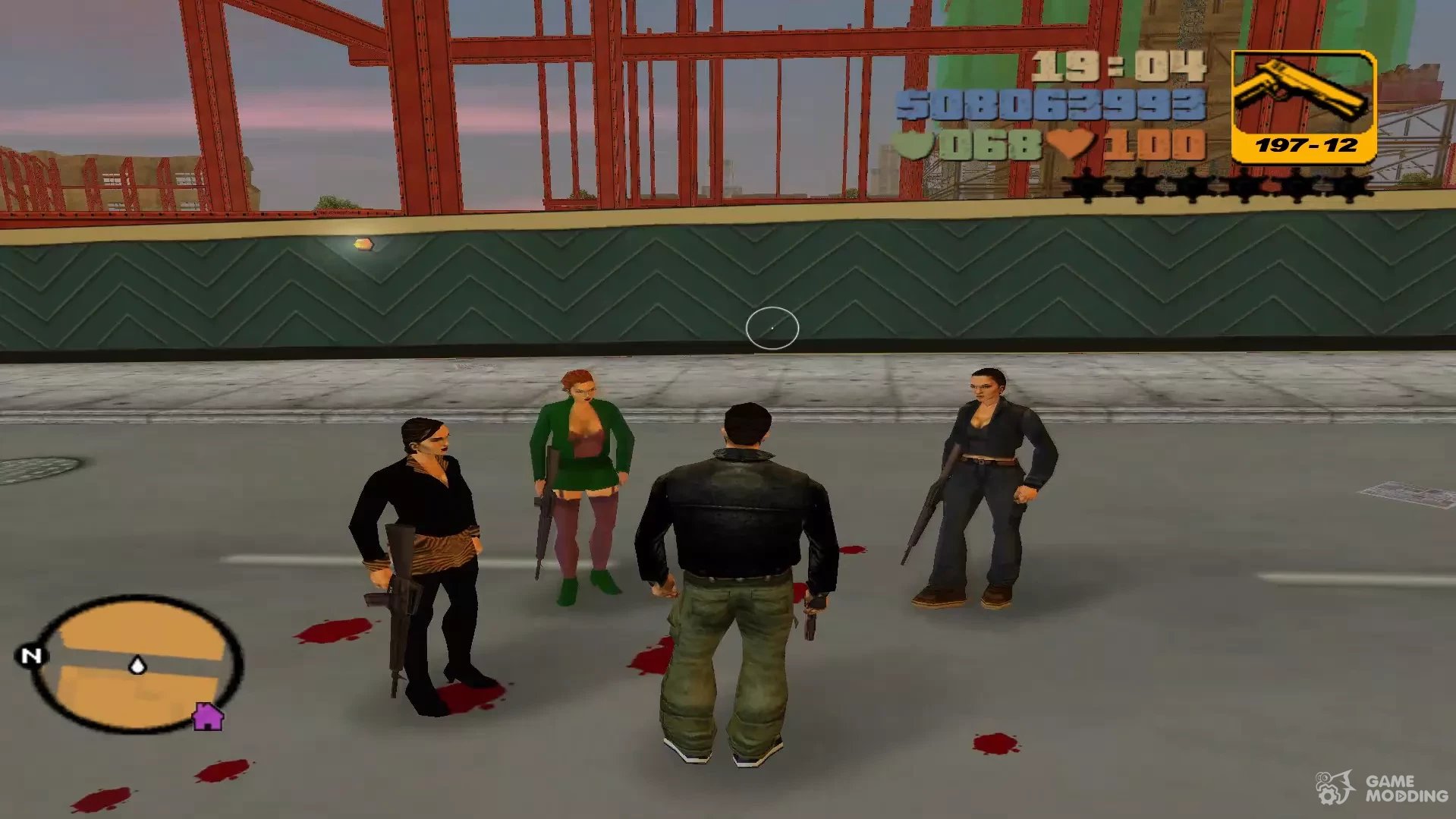
Task: Open the circular radar minimap
Action: (x=137, y=665)
